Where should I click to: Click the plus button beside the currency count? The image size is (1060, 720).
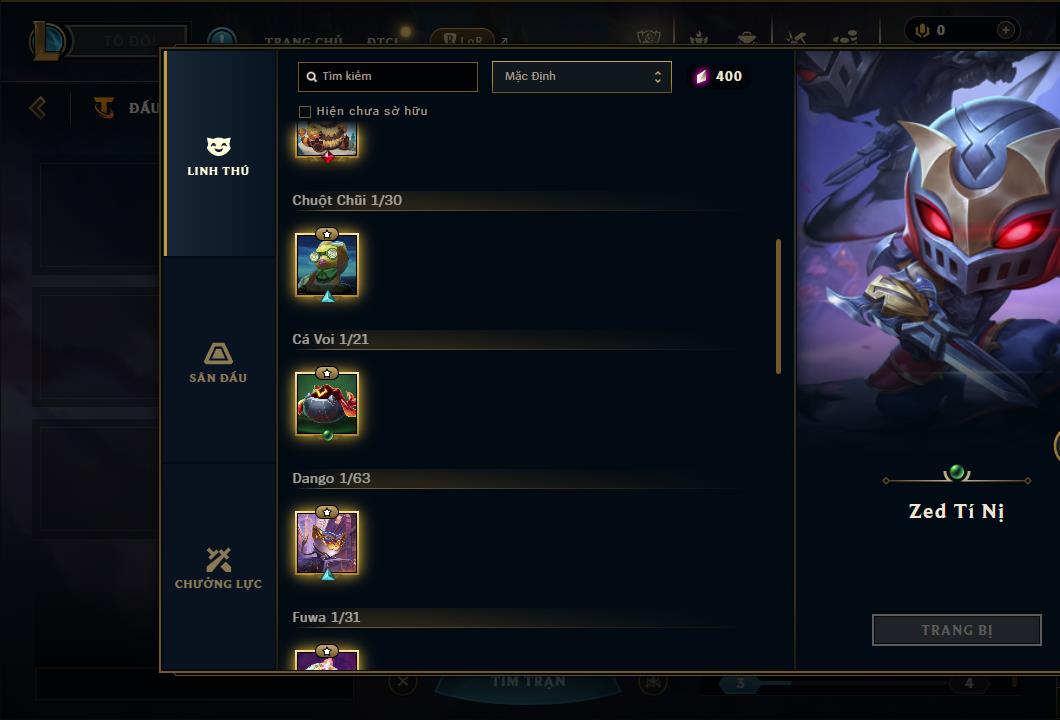click(1005, 31)
